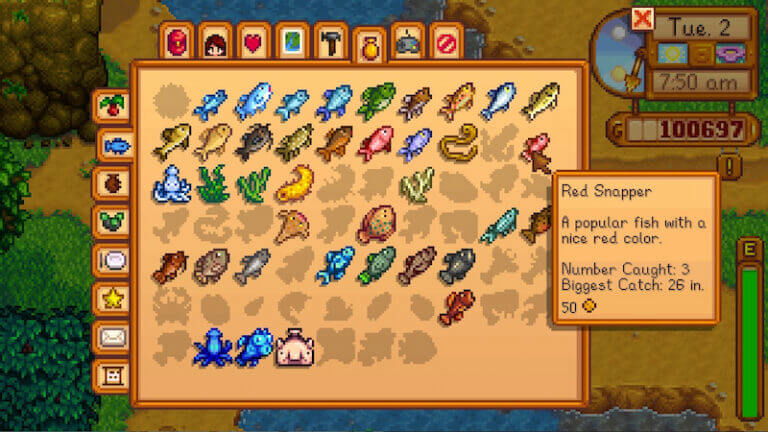
Task: Open the achievements star tab
Action: coord(113,298)
